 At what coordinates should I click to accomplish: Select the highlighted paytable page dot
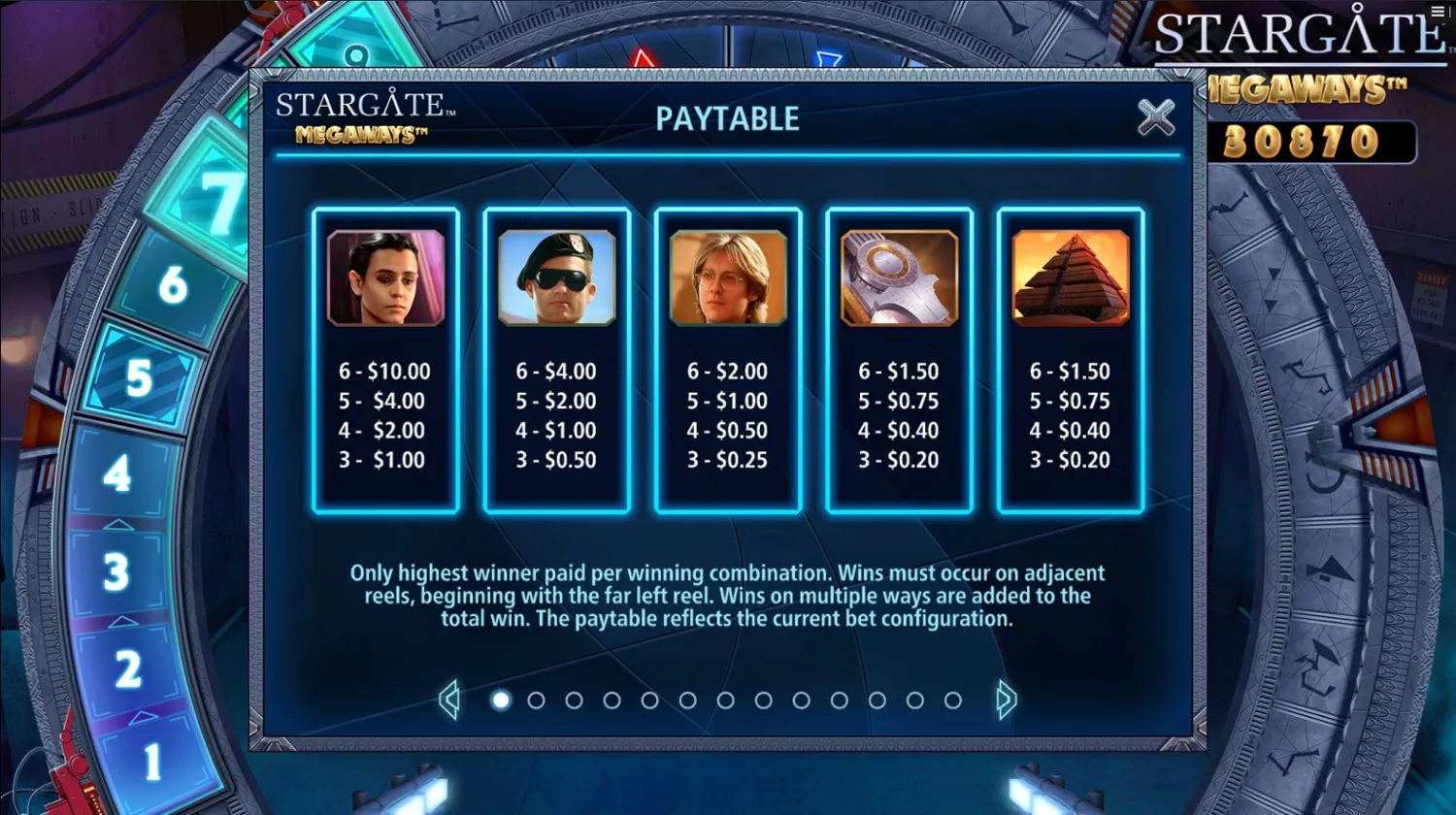tap(501, 700)
